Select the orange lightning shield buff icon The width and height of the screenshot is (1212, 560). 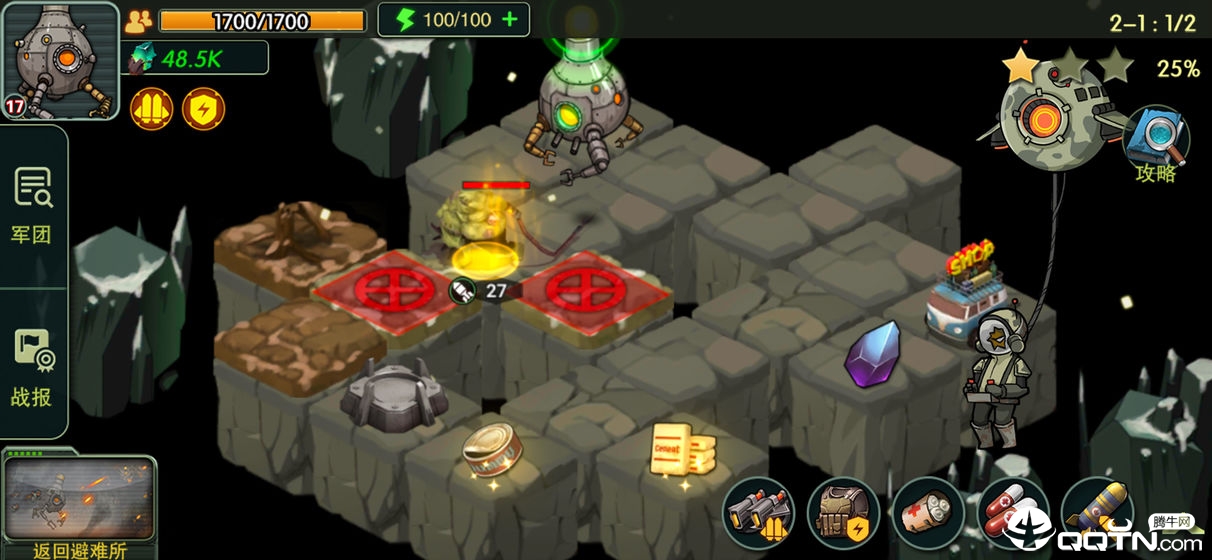pyautogui.click(x=203, y=109)
